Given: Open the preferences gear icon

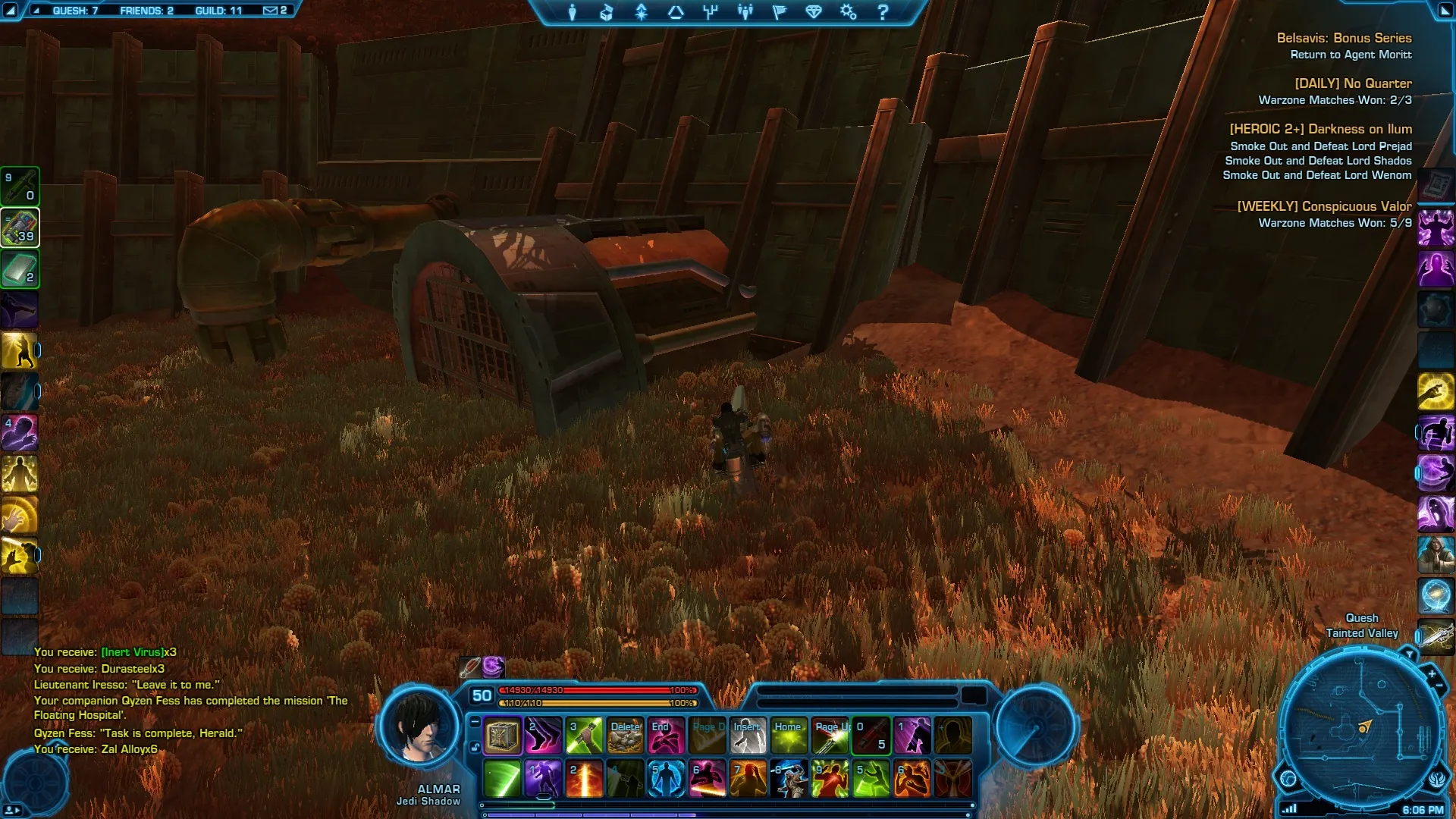Looking at the screenshot, I should (x=848, y=12).
